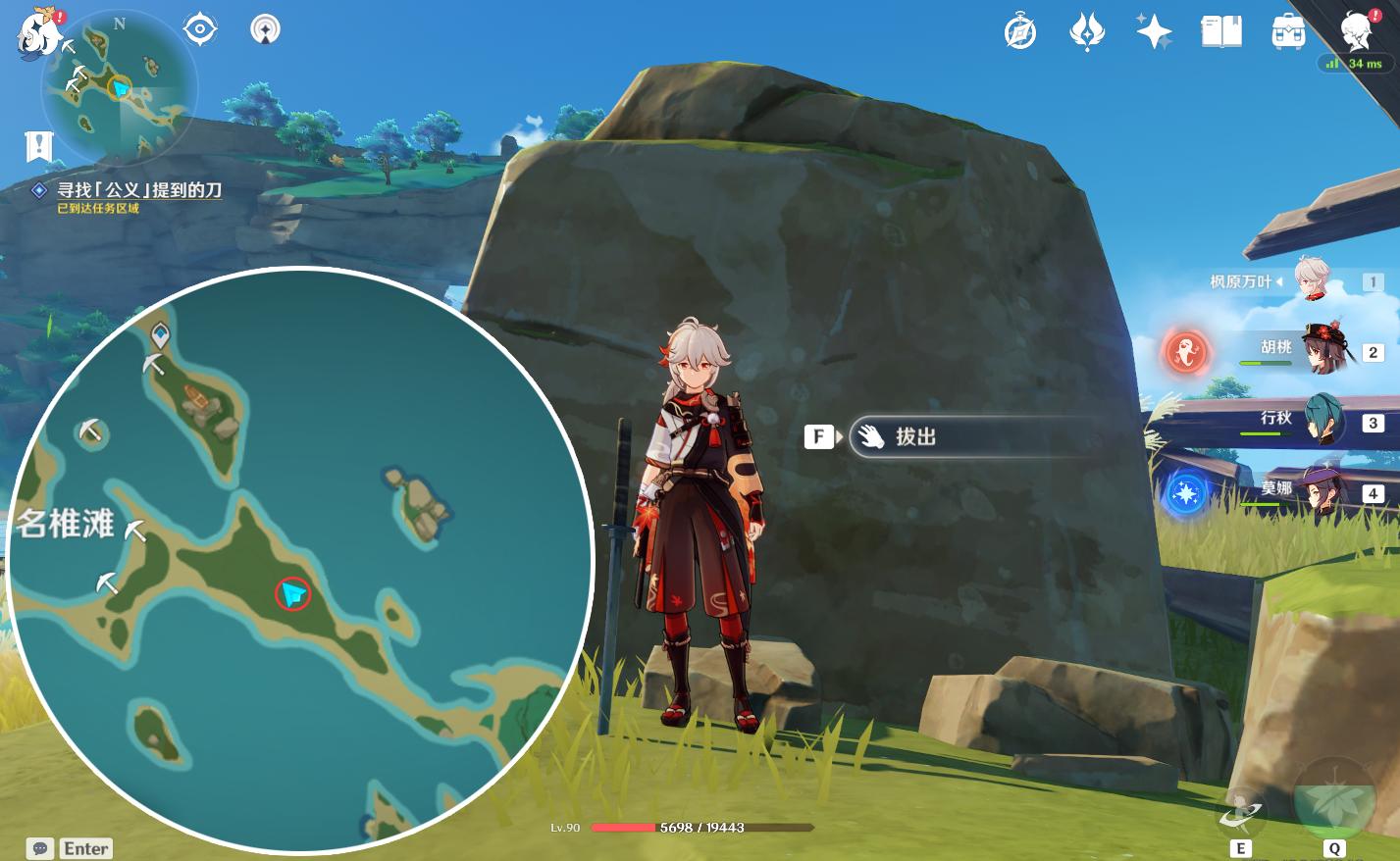Open the quest bookmark icon
Screen dimensions: 1400x861
[x=38, y=146]
